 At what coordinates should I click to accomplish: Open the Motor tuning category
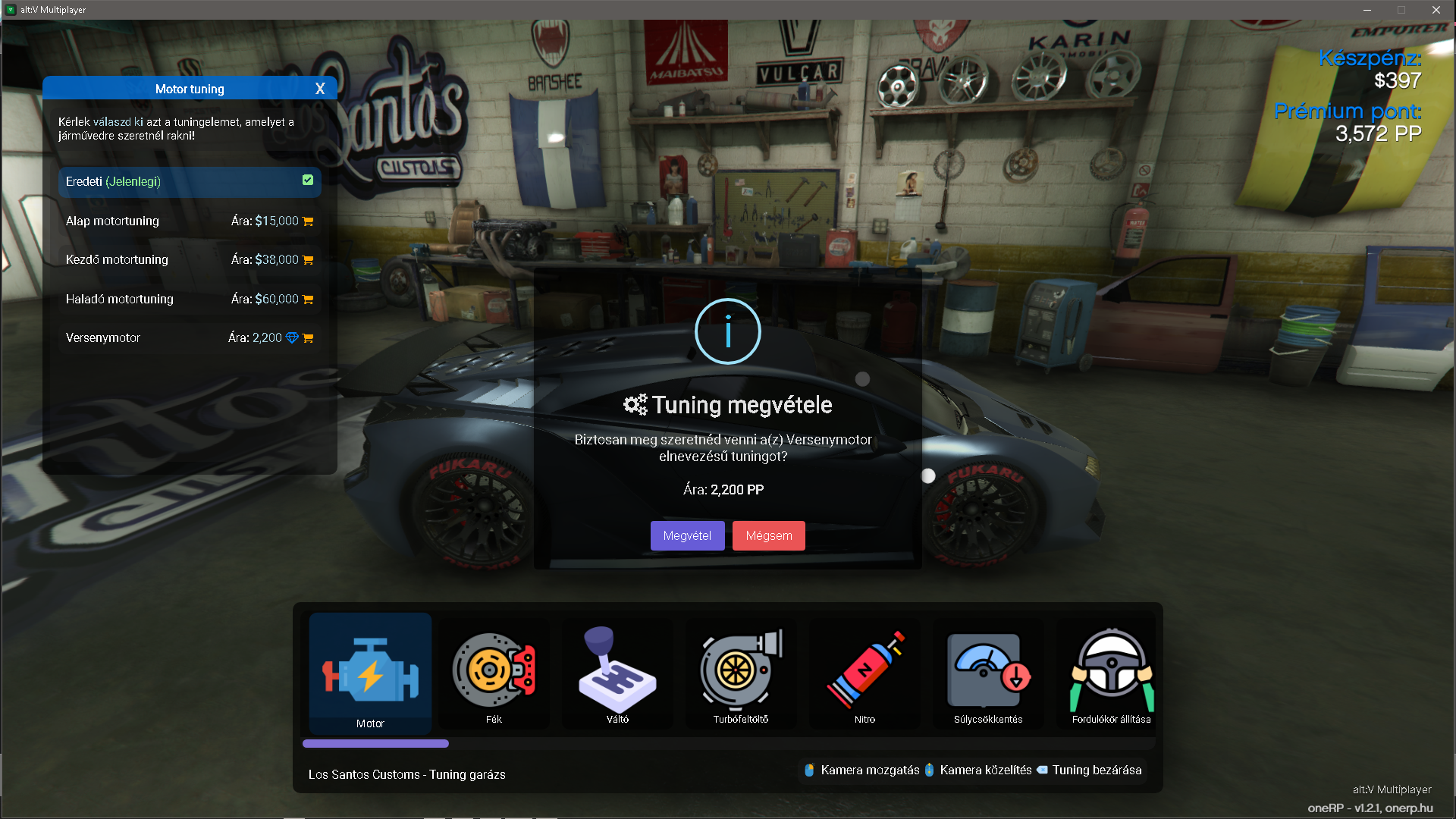click(x=370, y=673)
